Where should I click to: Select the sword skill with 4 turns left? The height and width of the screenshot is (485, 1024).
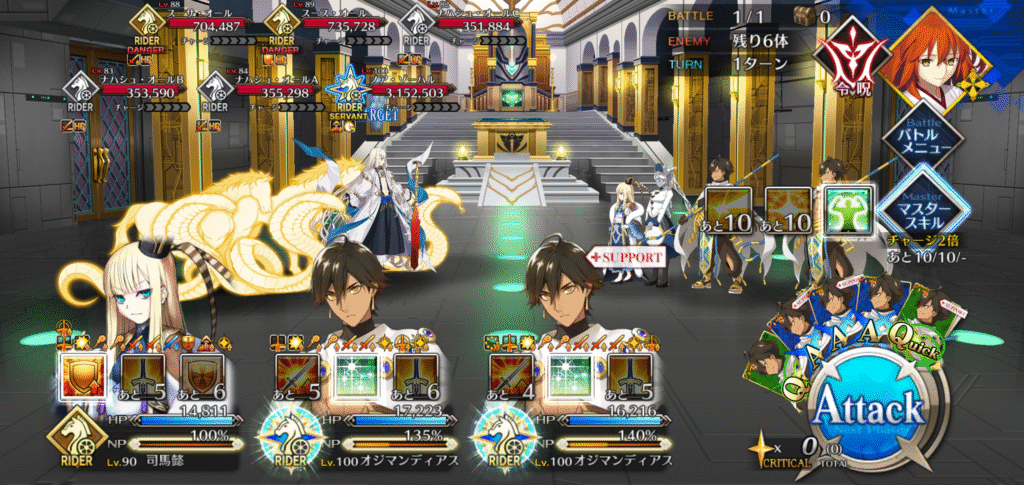coord(510,374)
